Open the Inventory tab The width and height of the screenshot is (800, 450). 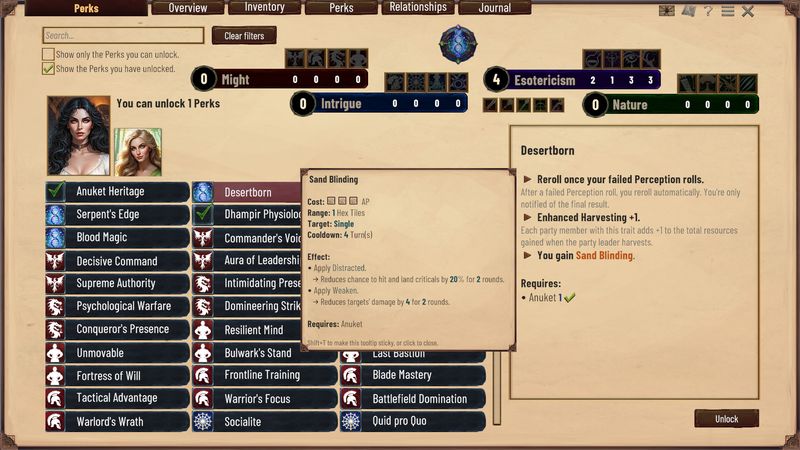264,8
